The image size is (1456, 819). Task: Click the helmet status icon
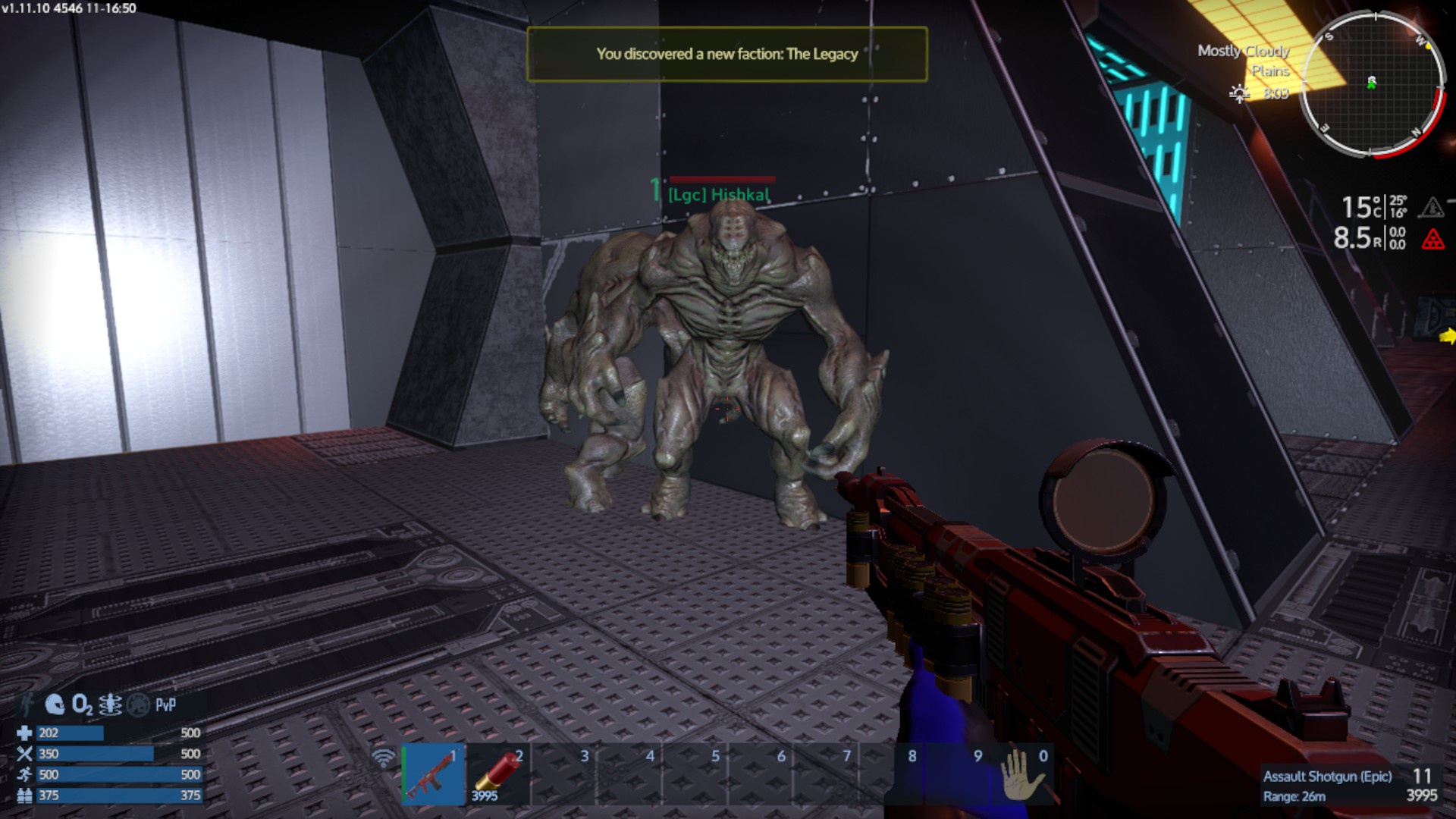(x=55, y=705)
